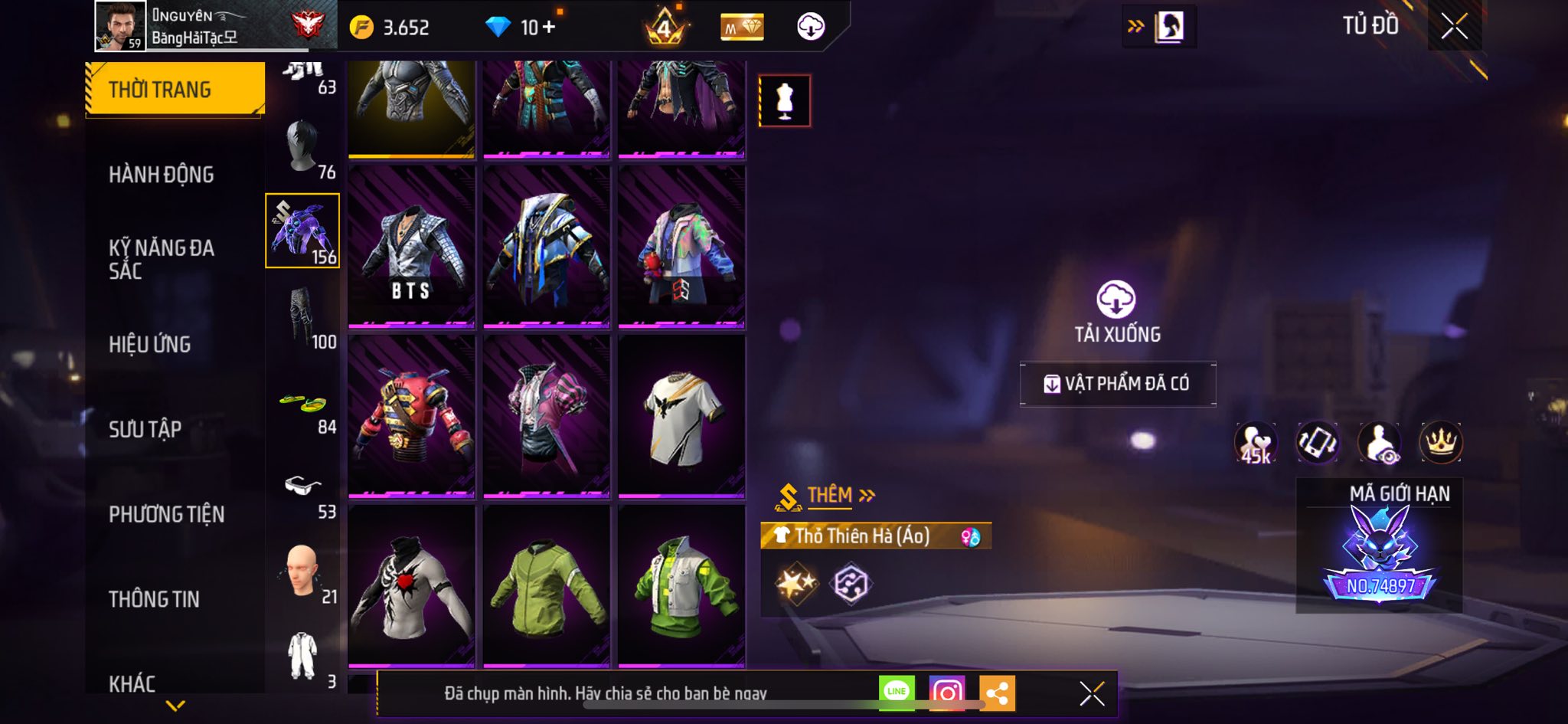1568x724 pixels.
Task: Open the masks subcategory showing 76
Action: click(303, 148)
